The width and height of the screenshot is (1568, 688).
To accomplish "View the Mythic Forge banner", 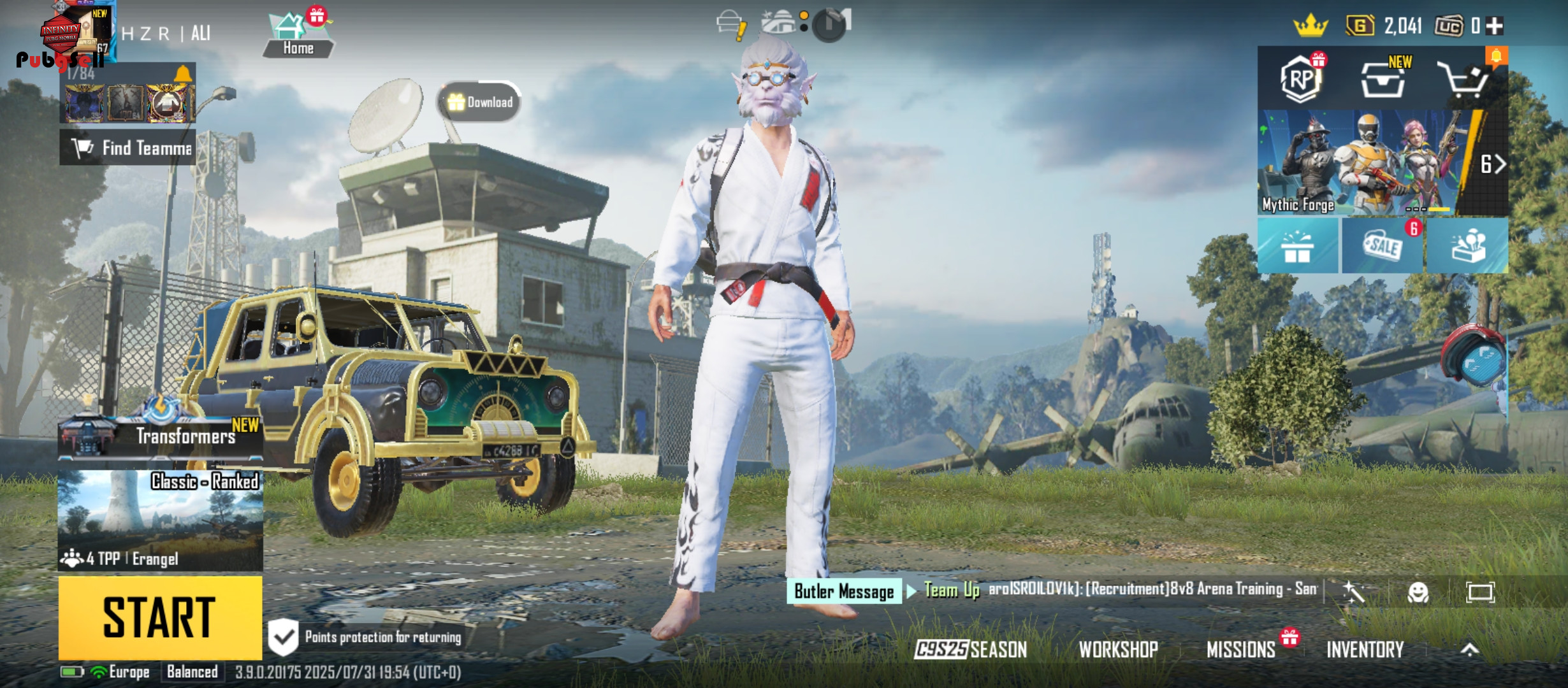I will 1370,162.
